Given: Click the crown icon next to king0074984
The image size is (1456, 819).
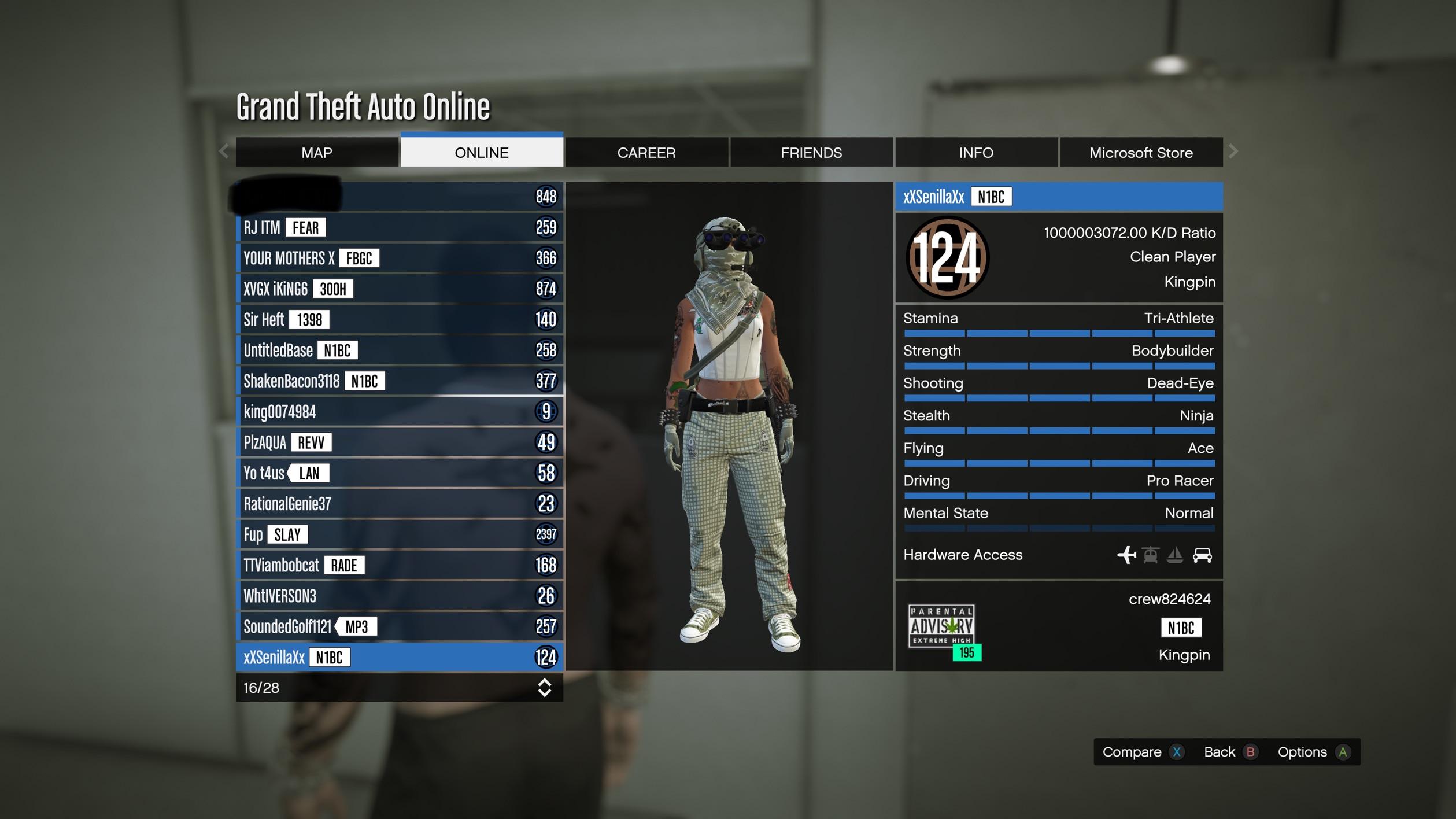Looking at the screenshot, I should [x=546, y=412].
